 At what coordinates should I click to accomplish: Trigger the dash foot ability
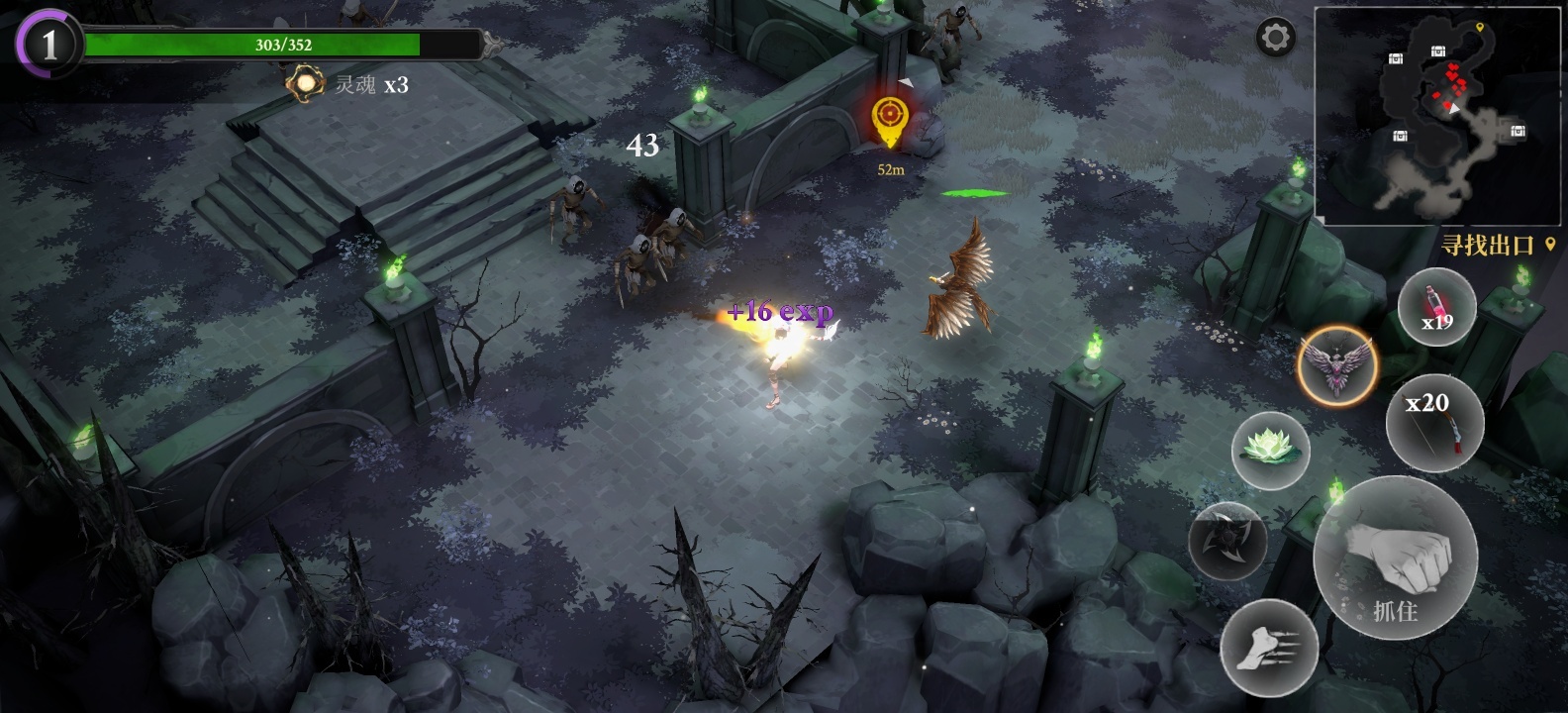point(1268,648)
